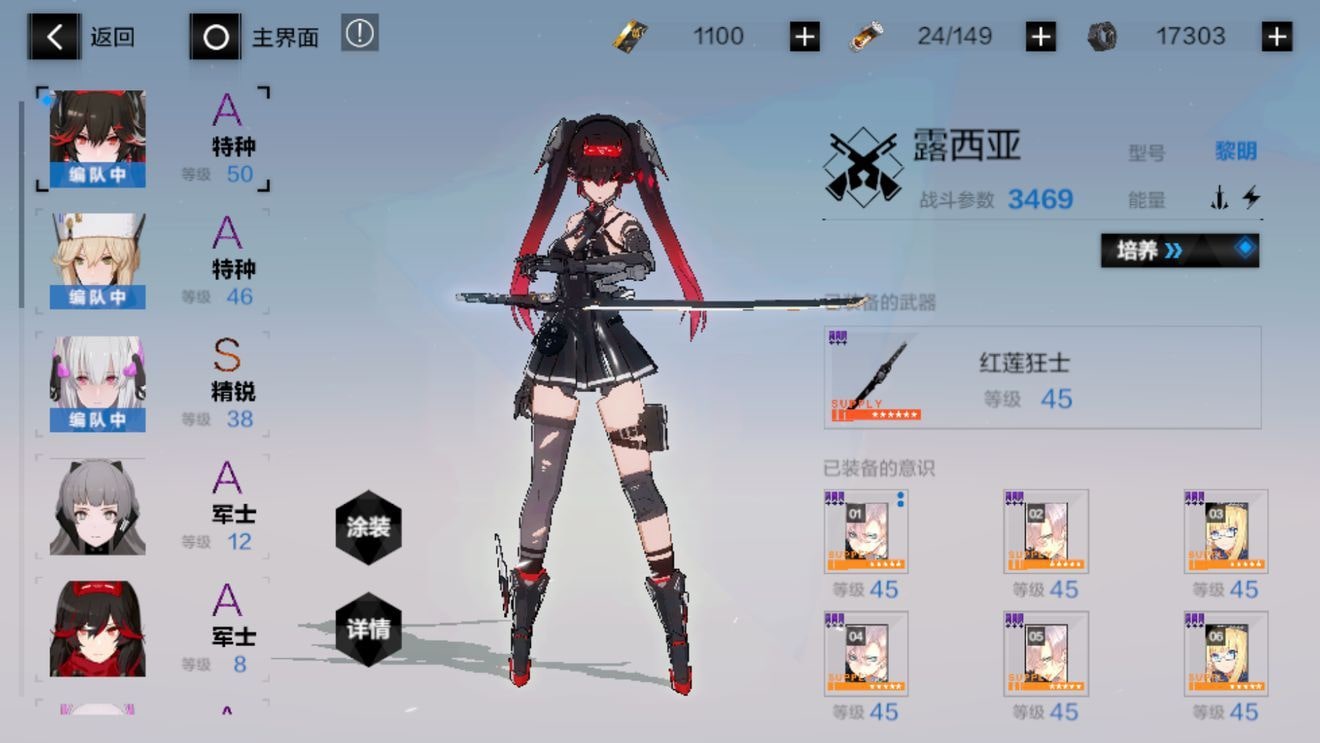Viewport: 1320px width, 743px height.
Task: Add more screws currency with plus button
Action: [x=1276, y=37]
